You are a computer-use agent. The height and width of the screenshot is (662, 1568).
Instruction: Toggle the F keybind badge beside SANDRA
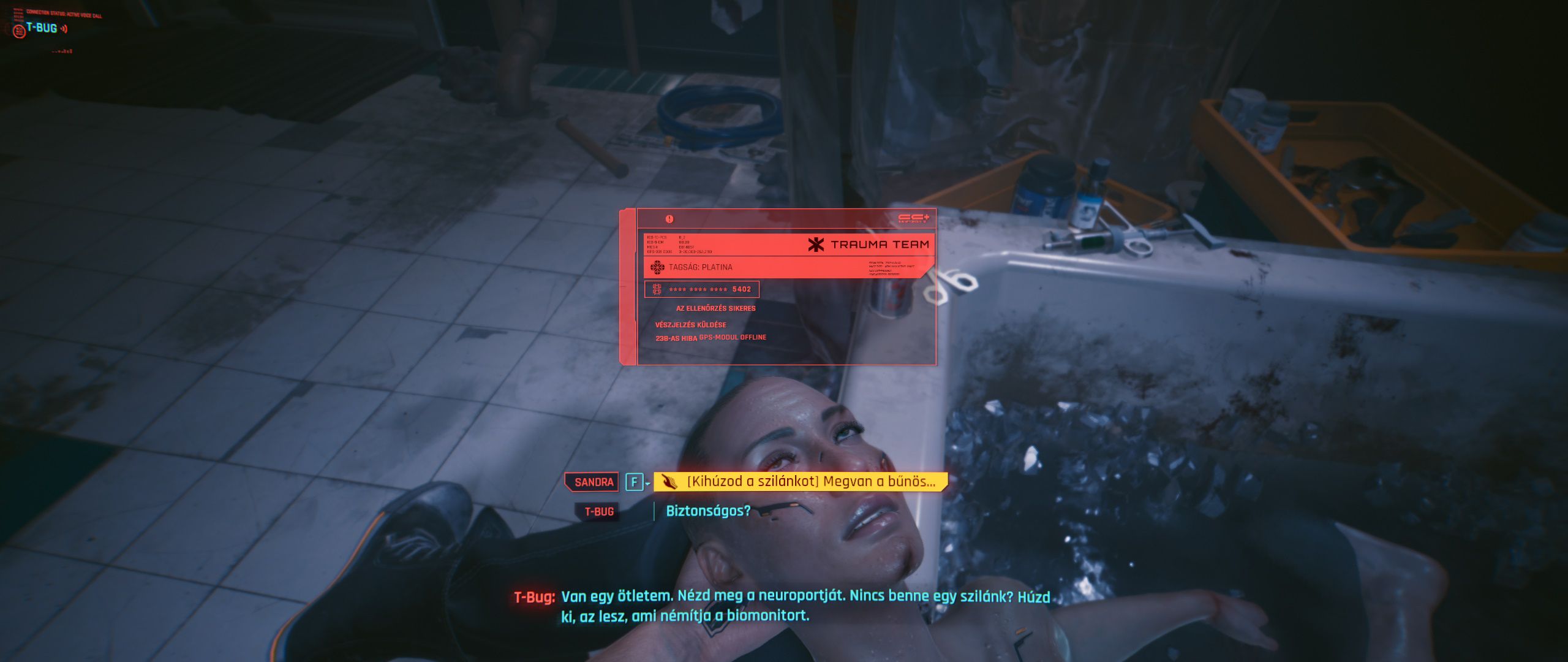pos(634,482)
